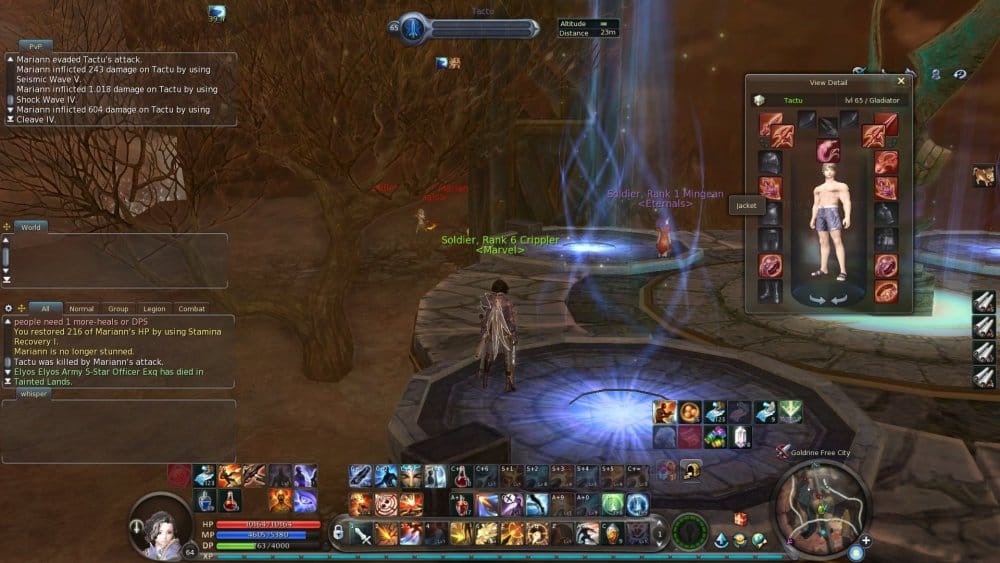Close the View Detail window
The image size is (1000, 563).
point(901,82)
